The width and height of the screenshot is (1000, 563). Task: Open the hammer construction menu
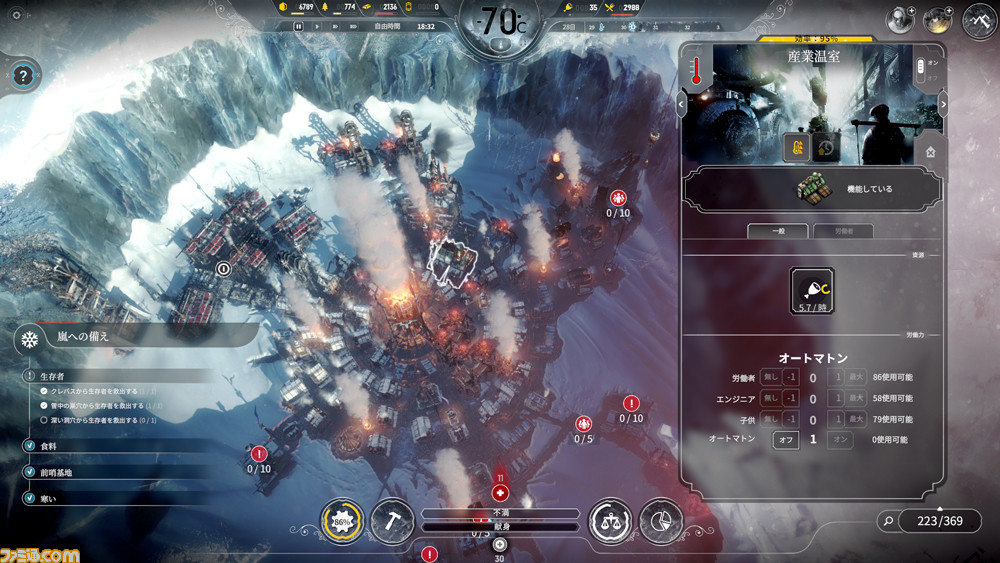[392, 520]
